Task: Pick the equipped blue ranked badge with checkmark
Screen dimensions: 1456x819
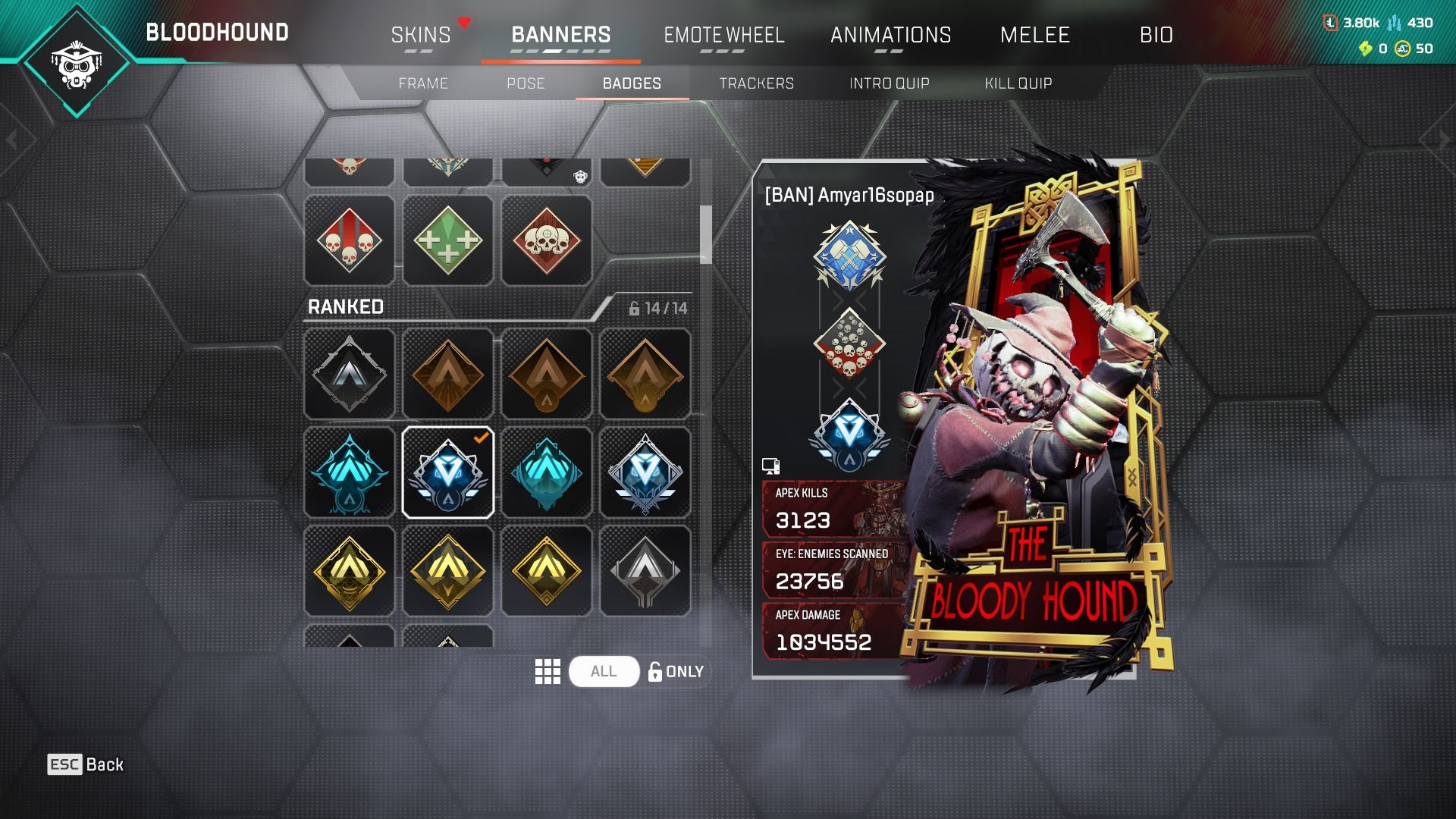Action: click(x=447, y=472)
